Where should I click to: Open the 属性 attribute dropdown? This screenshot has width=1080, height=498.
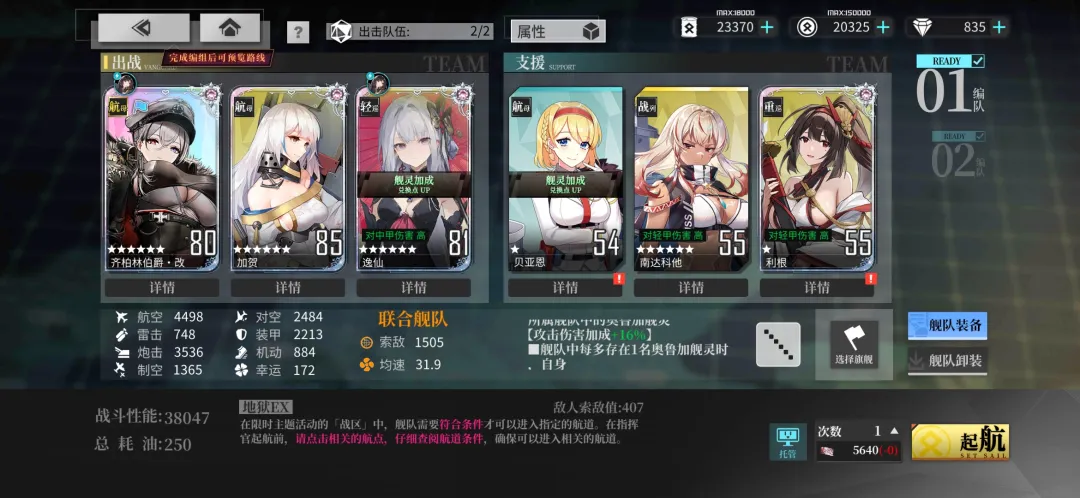[557, 31]
